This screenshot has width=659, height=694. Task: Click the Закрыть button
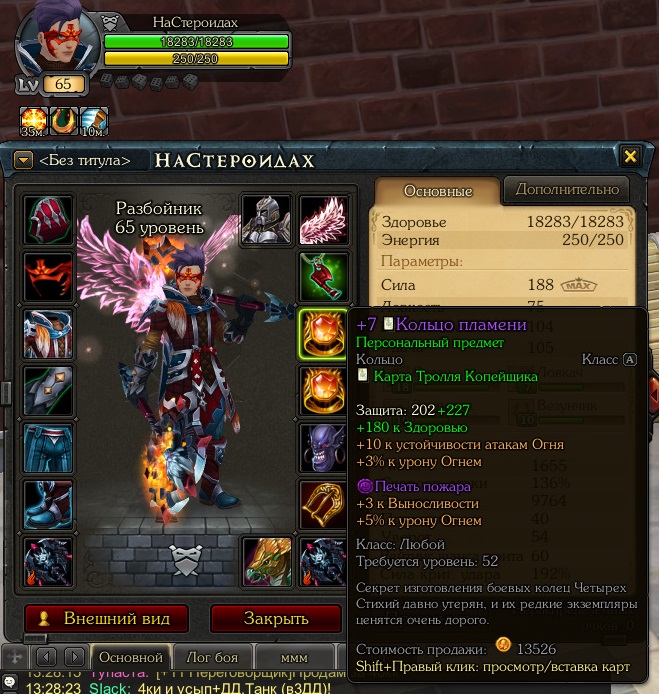276,617
